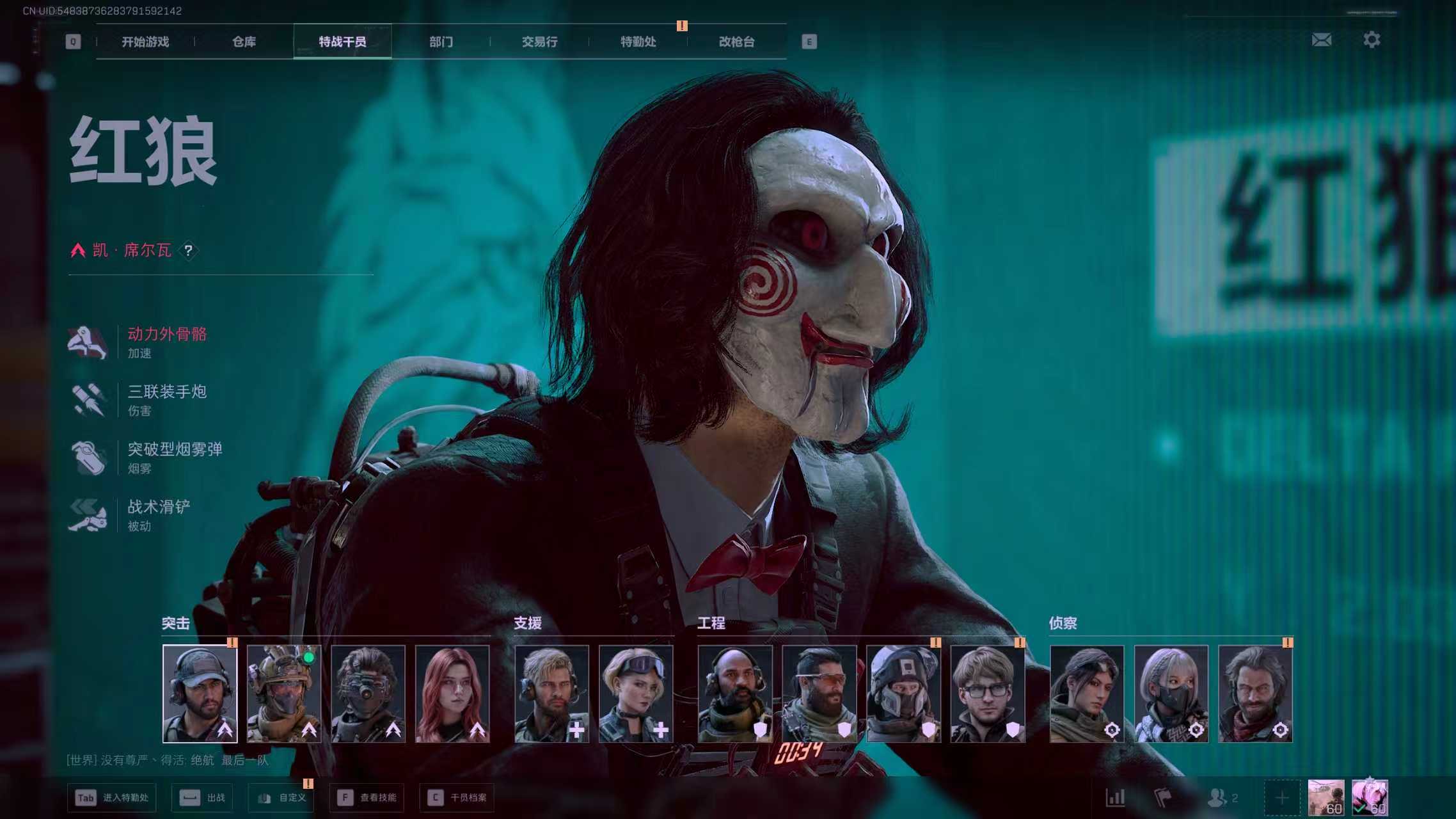Select the masked silver-haired recon operator portrait
The image size is (1456, 819).
(1171, 694)
